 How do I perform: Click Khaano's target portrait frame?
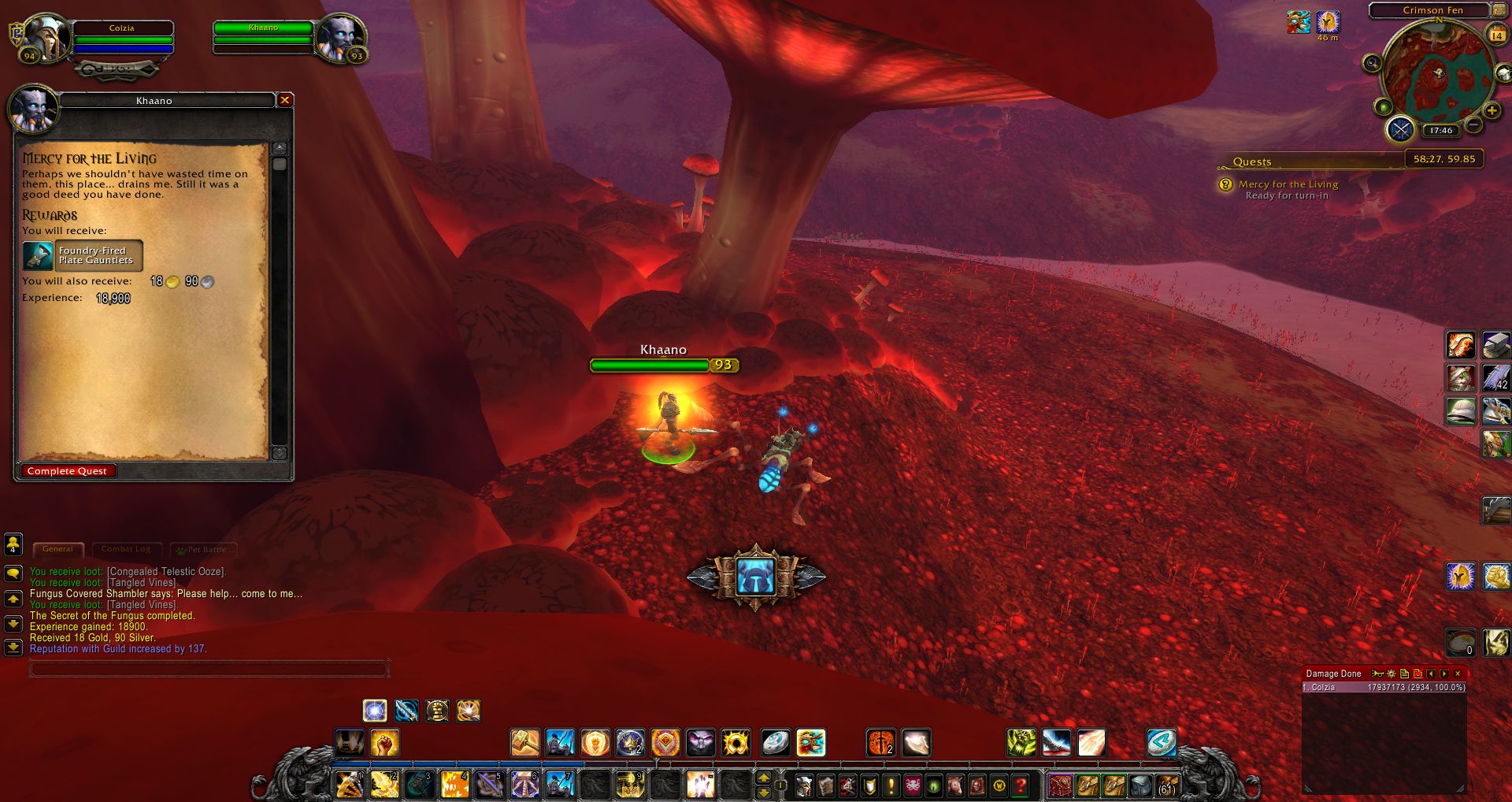(x=340, y=35)
